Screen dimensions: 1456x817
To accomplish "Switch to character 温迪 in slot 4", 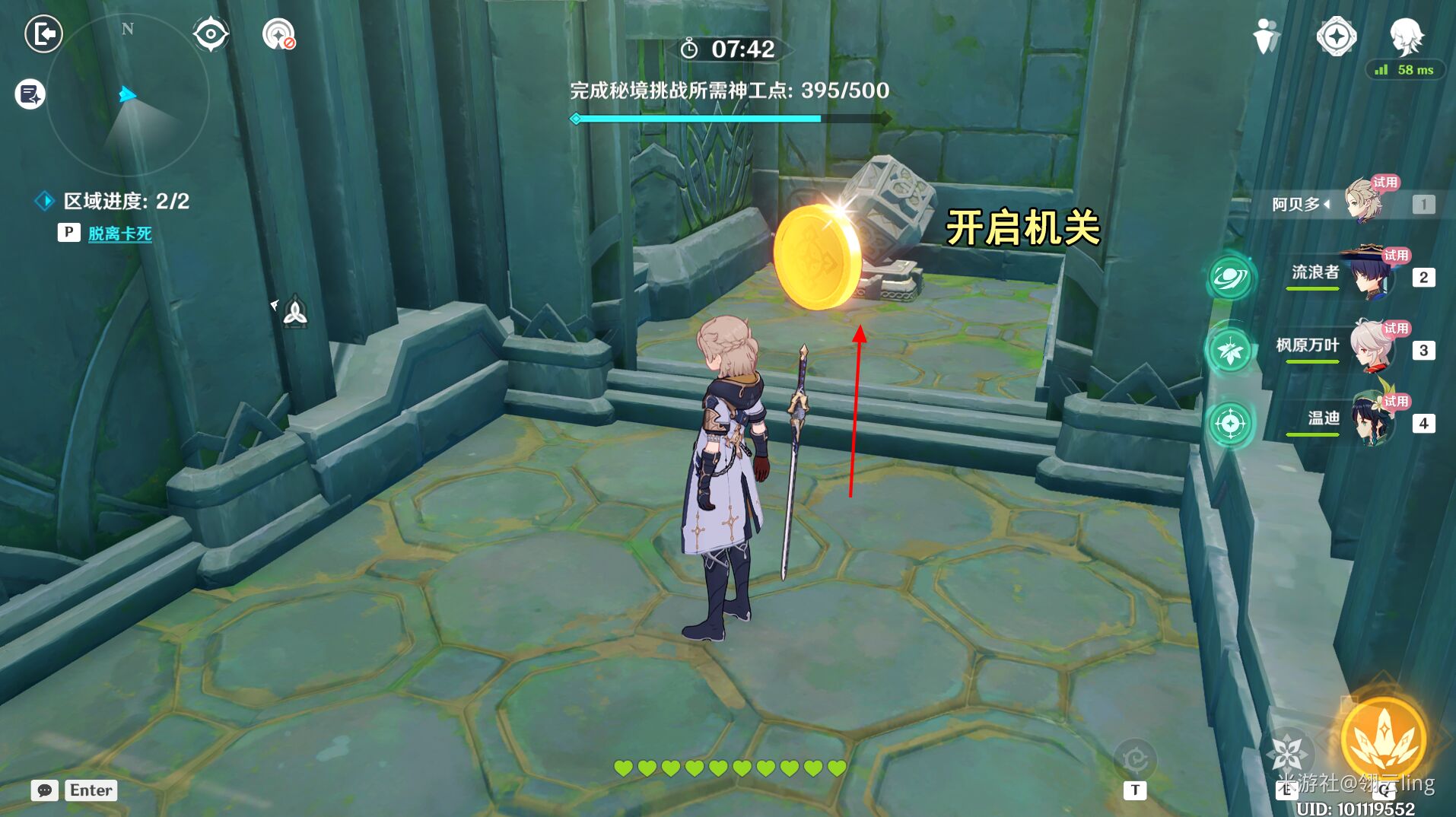I will click(x=1369, y=423).
